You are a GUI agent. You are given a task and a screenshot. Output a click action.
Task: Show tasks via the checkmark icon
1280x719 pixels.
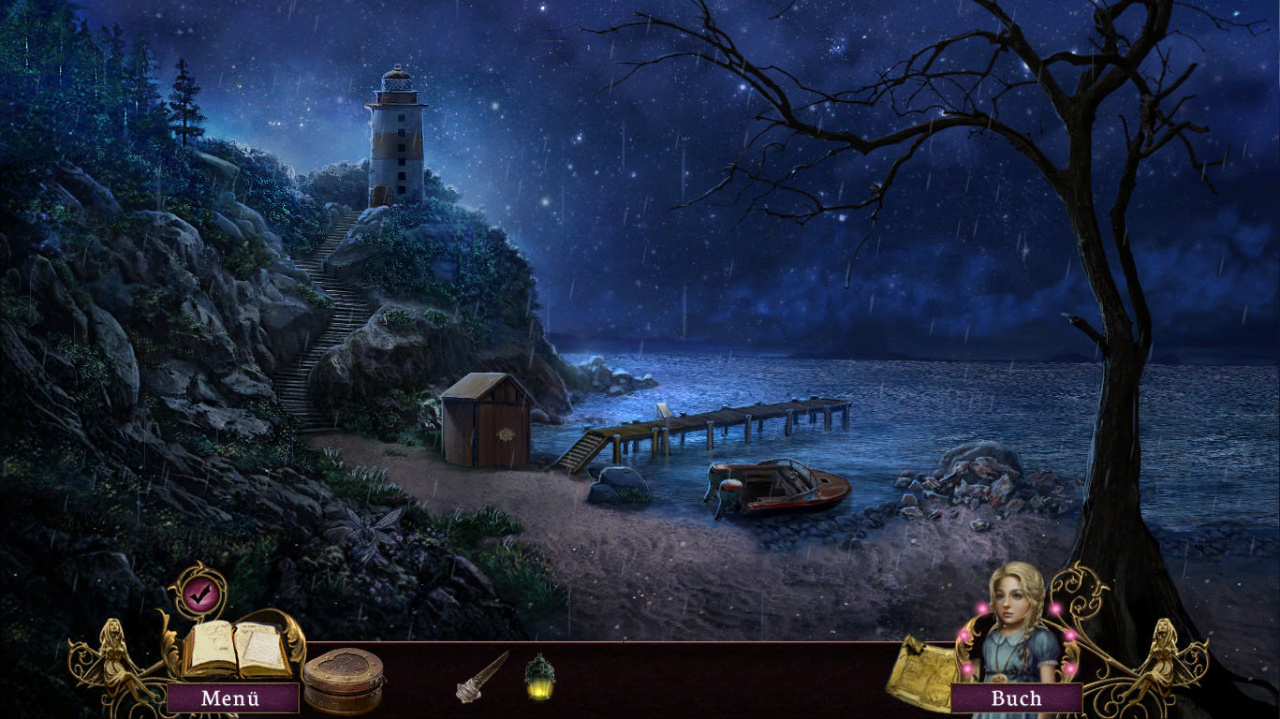point(198,591)
